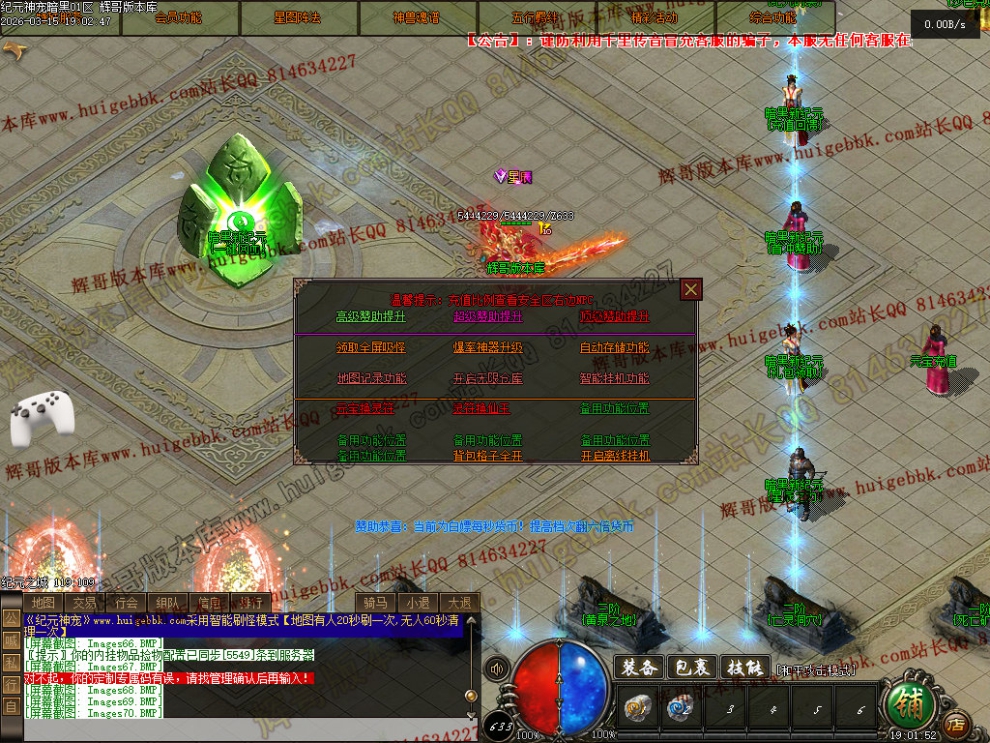
Task: Enable 智能挂机功能
Action: (x=615, y=379)
